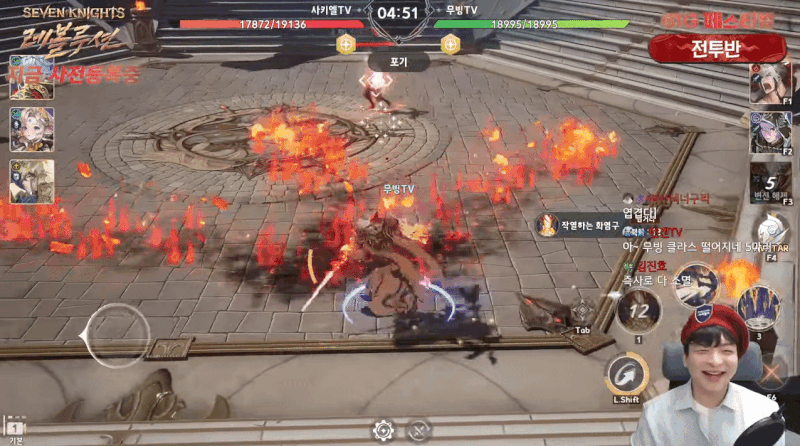Activate the transformation skill on cooldown 5
The height and width of the screenshot is (446, 800).
(x=770, y=181)
